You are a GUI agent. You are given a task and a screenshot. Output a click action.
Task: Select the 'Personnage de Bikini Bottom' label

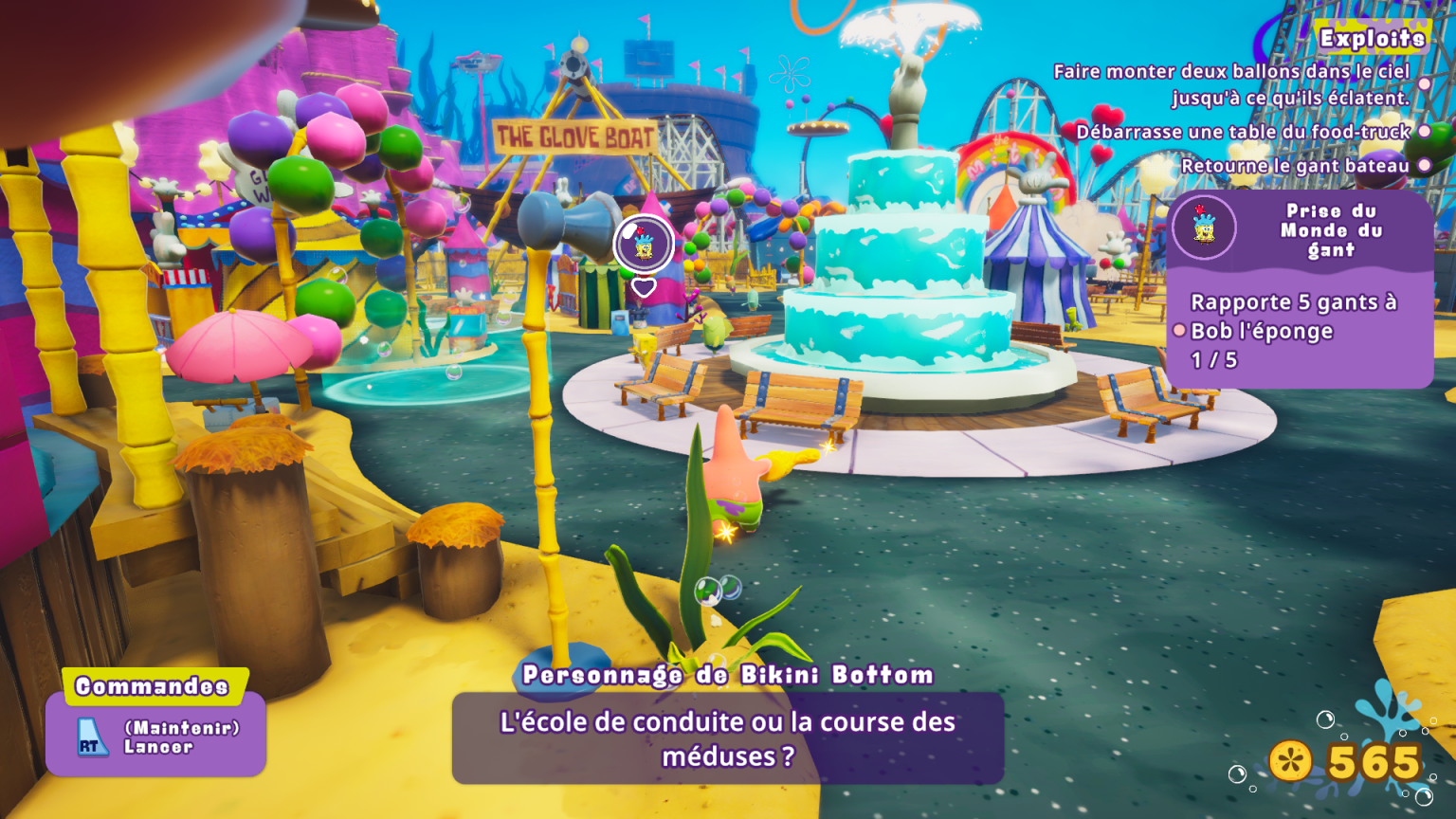tap(730, 673)
